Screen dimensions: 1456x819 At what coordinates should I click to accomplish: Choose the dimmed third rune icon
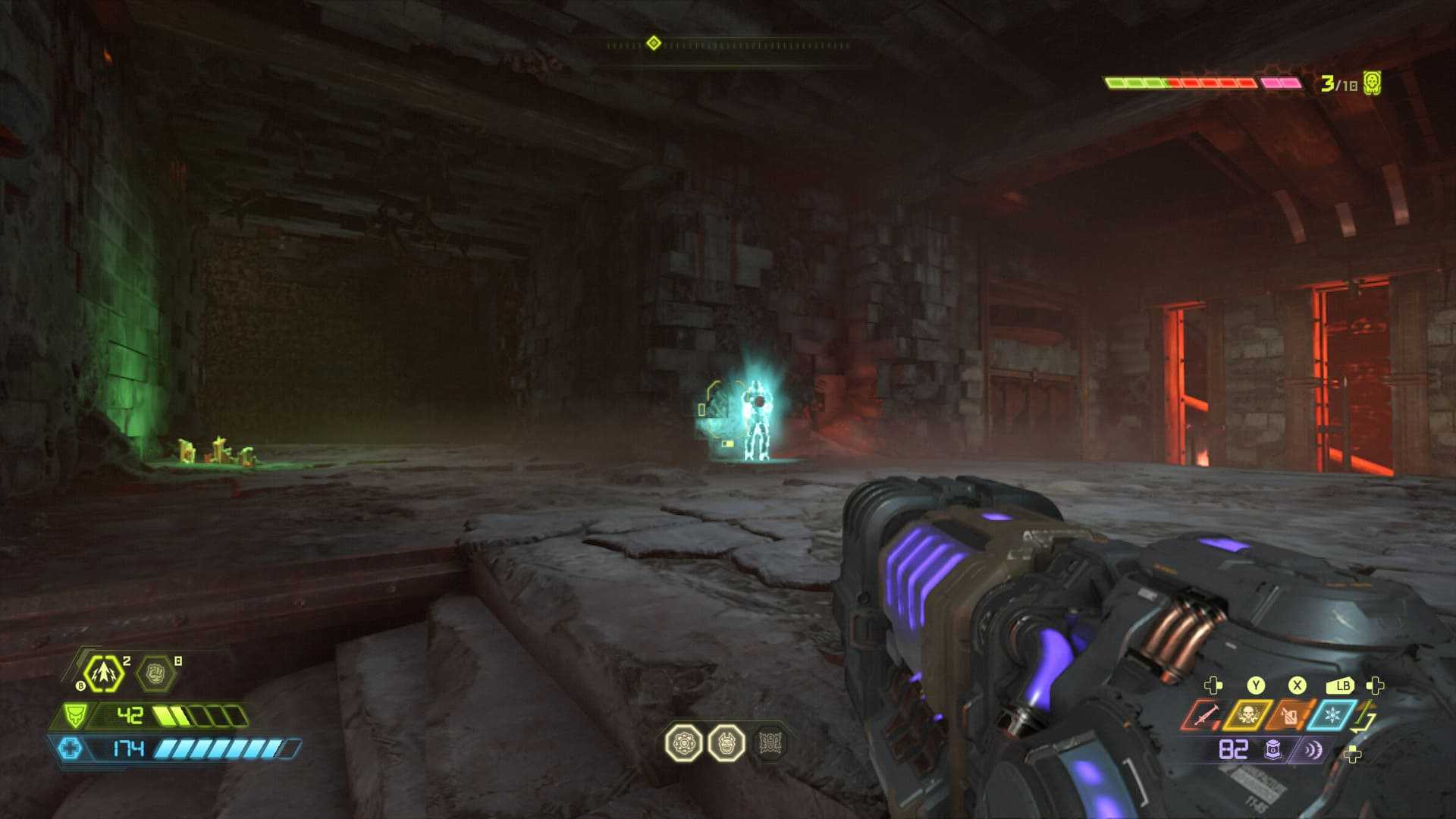[x=770, y=743]
